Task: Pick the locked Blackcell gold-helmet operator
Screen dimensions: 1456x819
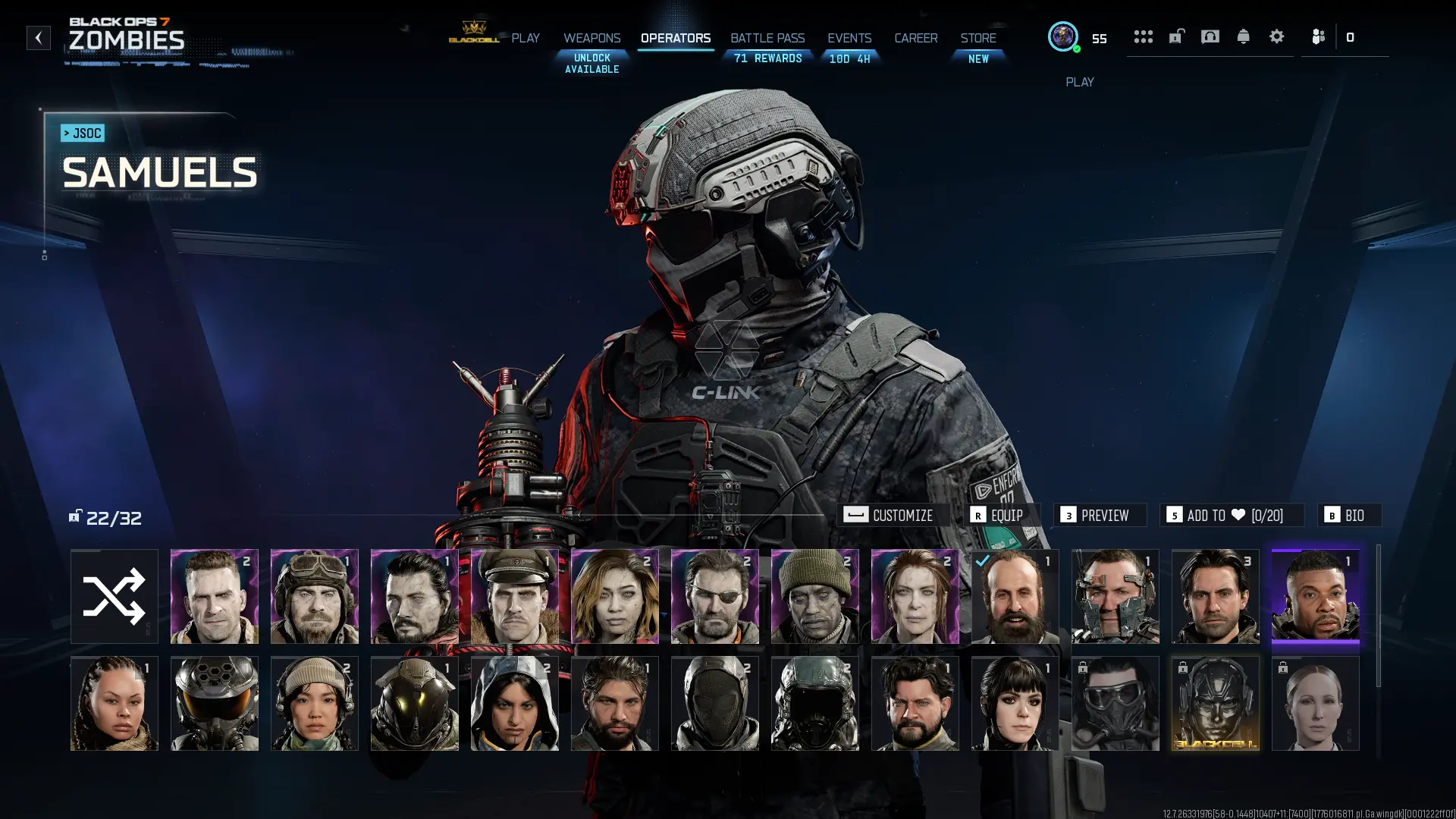Action: point(1215,703)
